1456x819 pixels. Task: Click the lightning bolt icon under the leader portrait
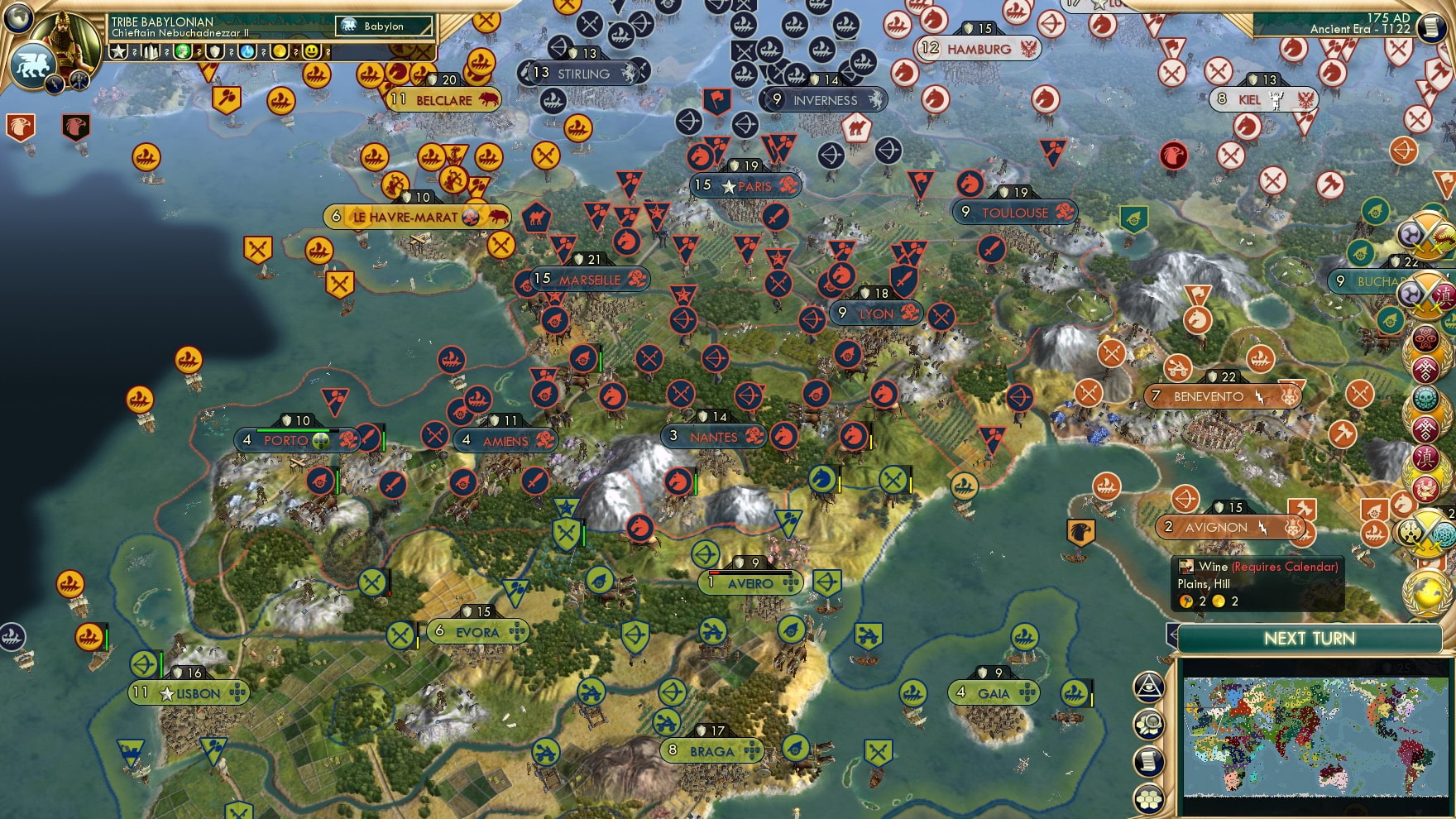coord(54,84)
